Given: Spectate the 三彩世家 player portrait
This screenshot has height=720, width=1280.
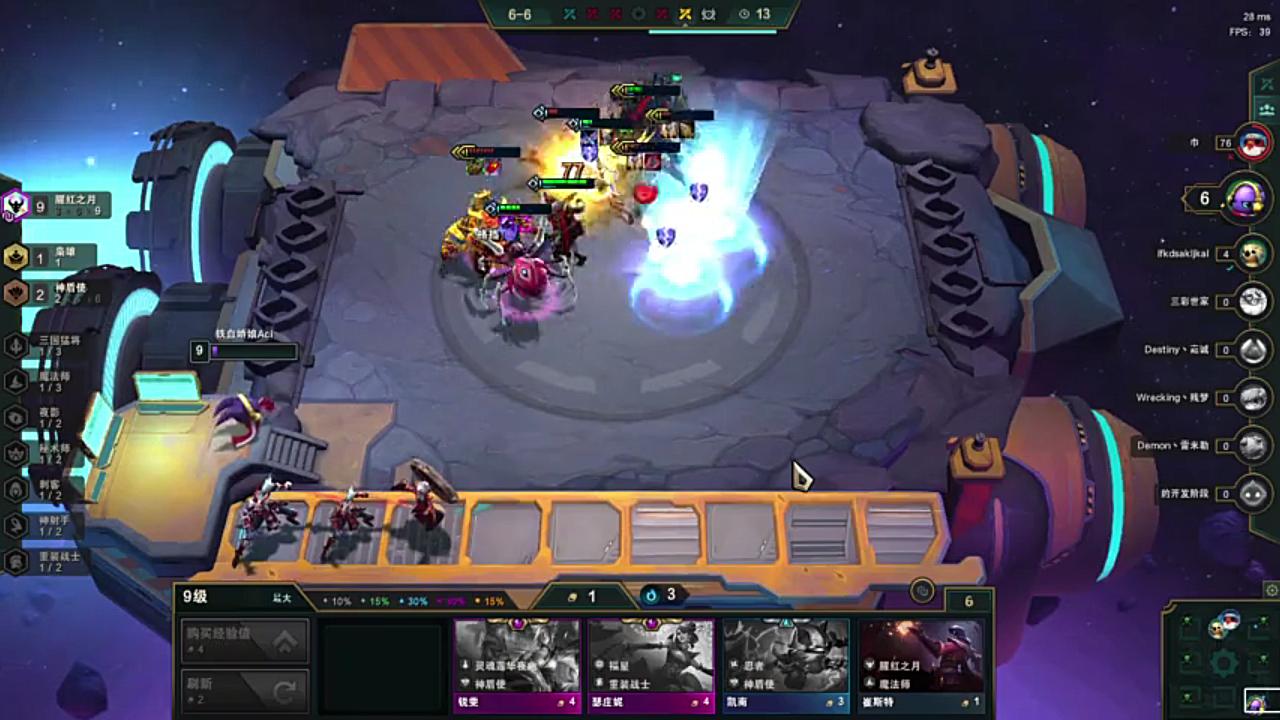Looking at the screenshot, I should 1252,300.
